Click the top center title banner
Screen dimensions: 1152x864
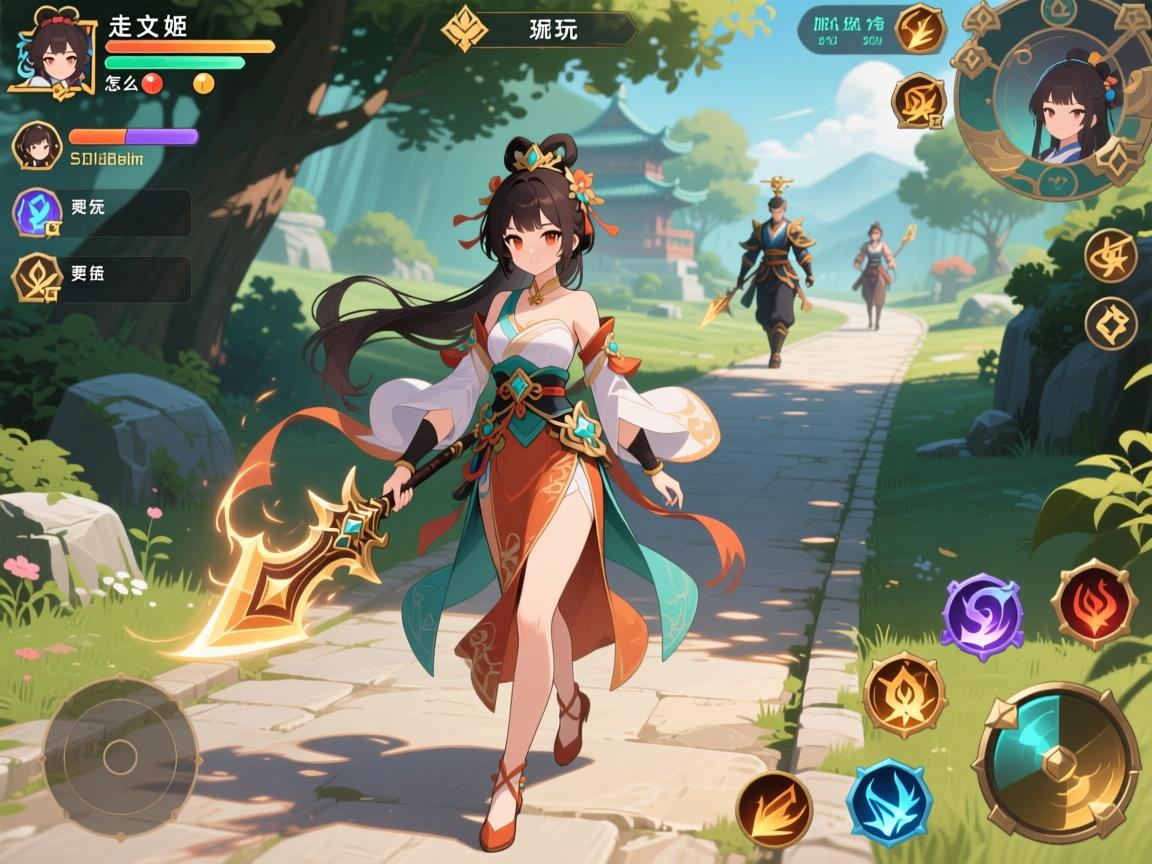pyautogui.click(x=540, y=29)
